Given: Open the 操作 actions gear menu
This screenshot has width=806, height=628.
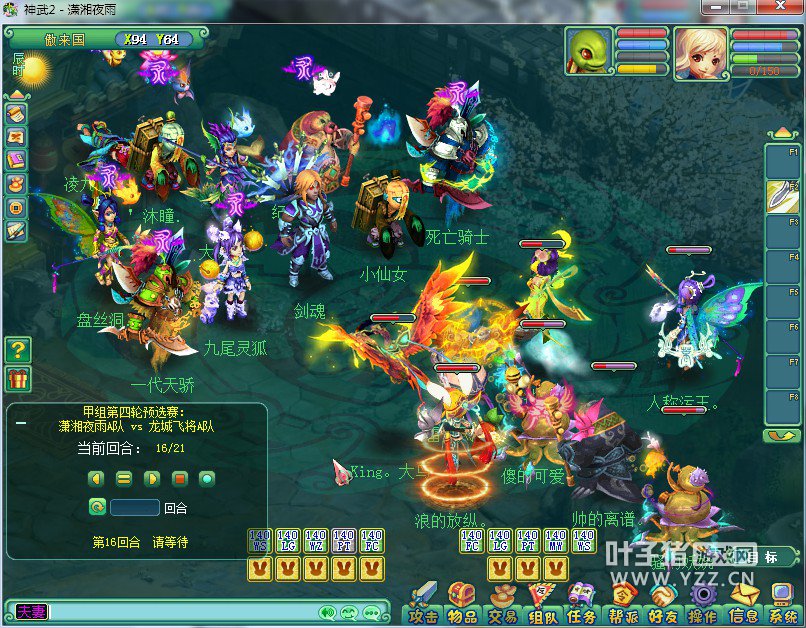Looking at the screenshot, I should (703, 607).
